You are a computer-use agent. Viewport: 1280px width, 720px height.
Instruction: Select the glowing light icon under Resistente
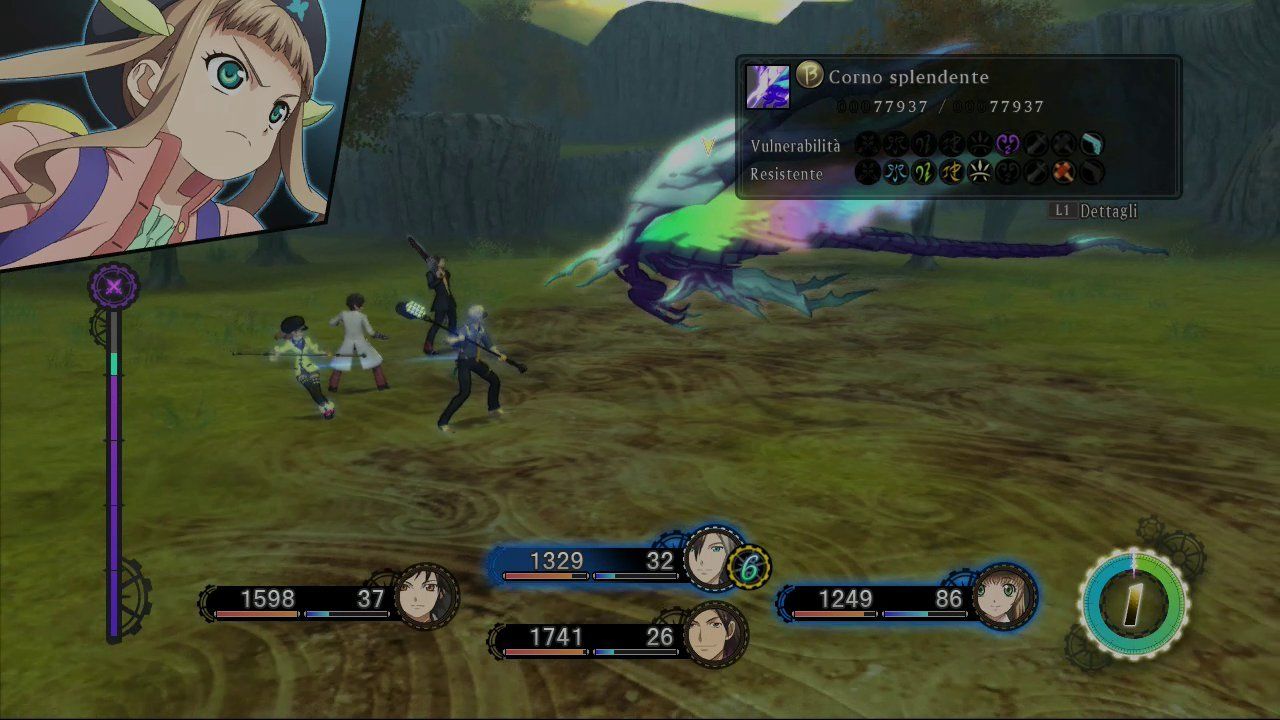click(x=978, y=173)
